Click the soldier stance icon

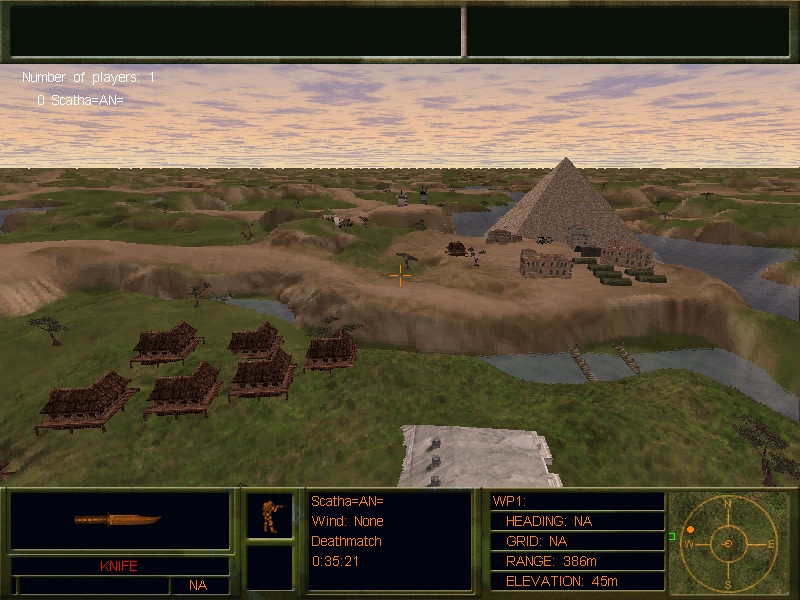(x=270, y=515)
